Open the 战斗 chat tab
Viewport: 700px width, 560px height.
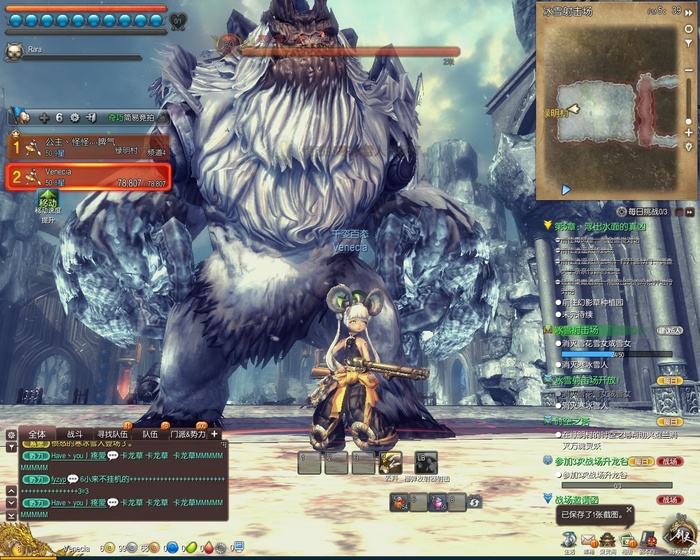pos(74,434)
